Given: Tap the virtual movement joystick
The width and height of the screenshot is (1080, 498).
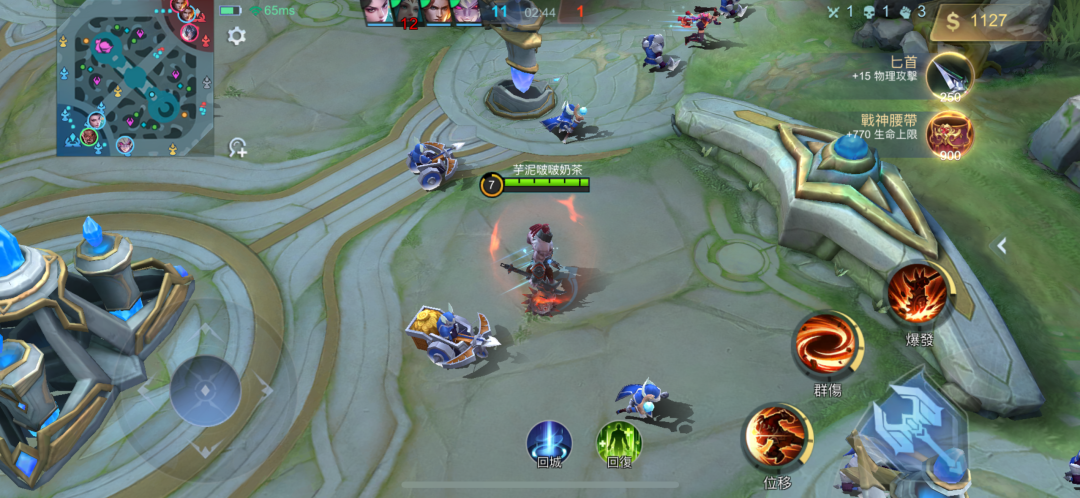Looking at the screenshot, I should (205, 390).
